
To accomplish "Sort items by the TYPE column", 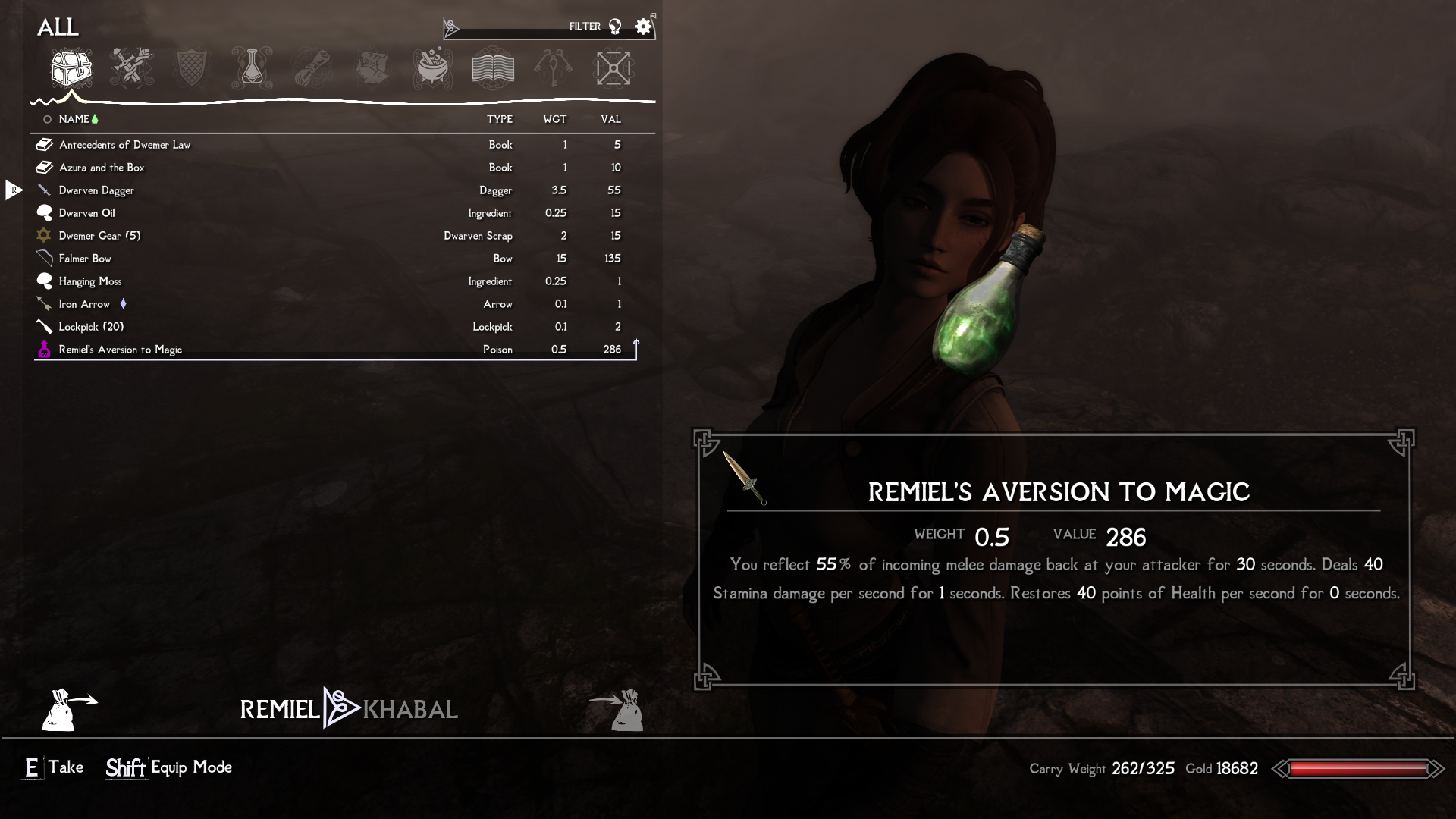I will point(499,119).
